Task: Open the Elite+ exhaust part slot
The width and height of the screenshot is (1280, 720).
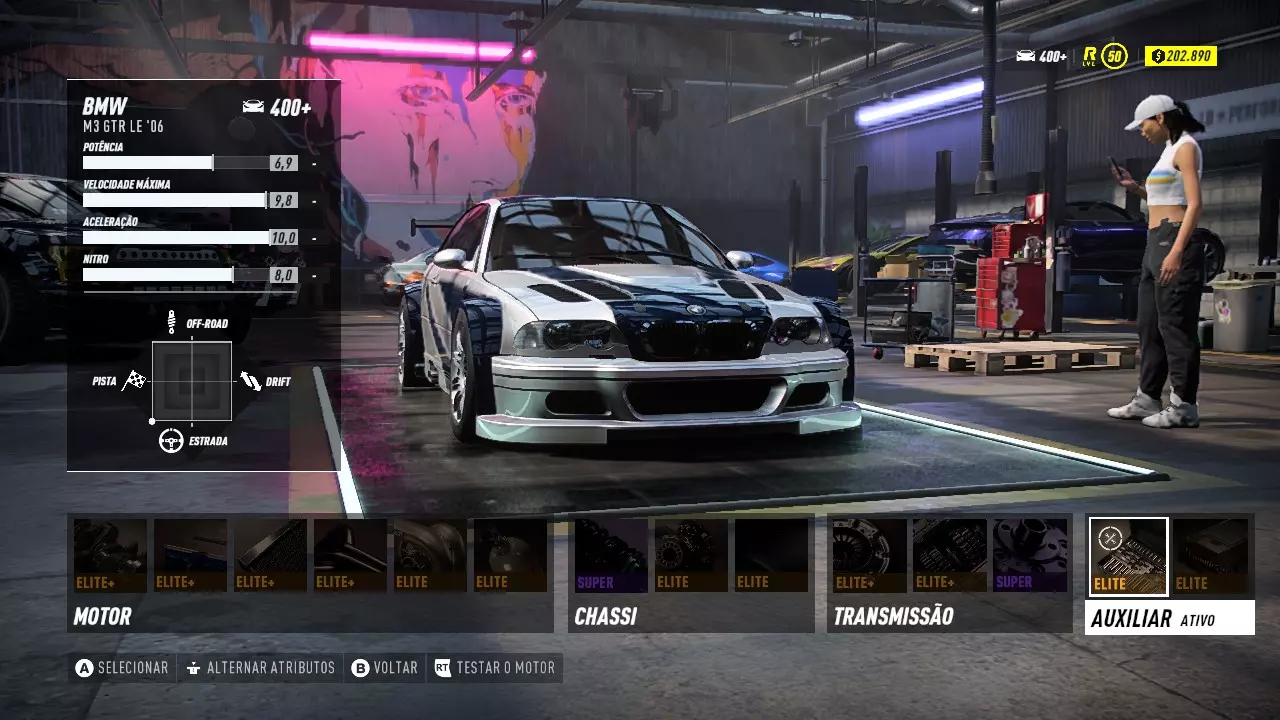Action: point(350,555)
